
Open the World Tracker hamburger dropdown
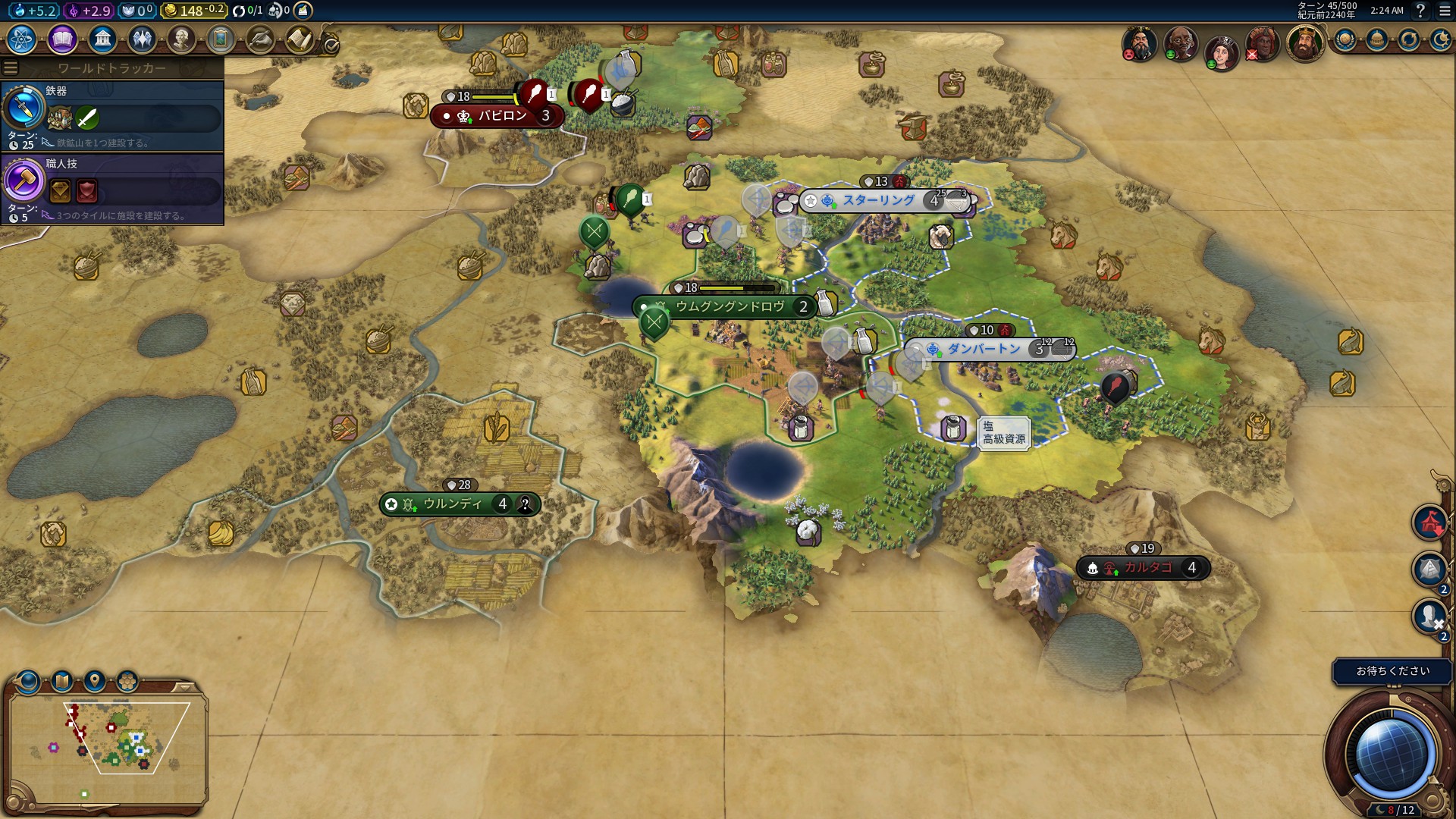(x=10, y=67)
